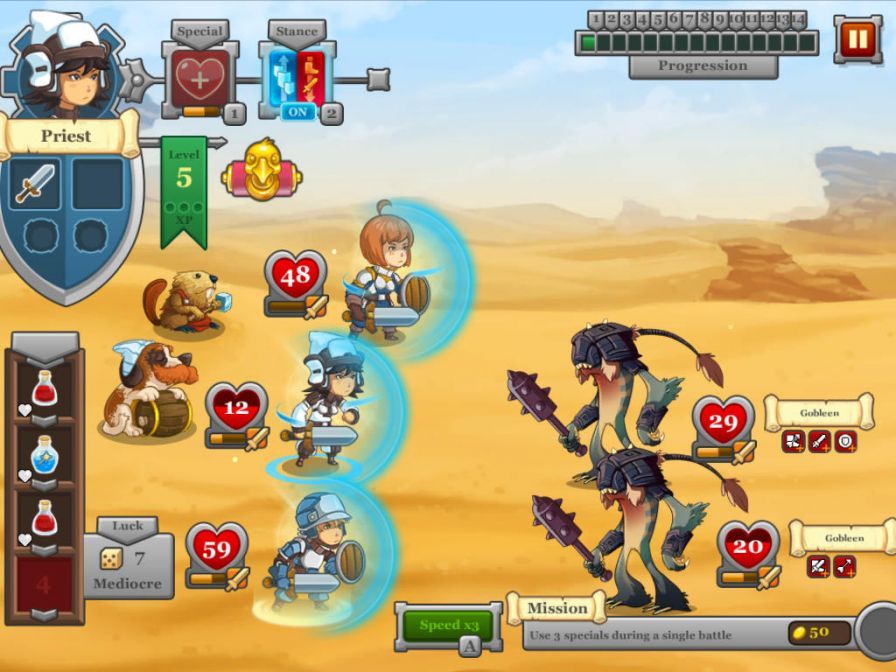Click the sword equipment slot

tap(35, 184)
